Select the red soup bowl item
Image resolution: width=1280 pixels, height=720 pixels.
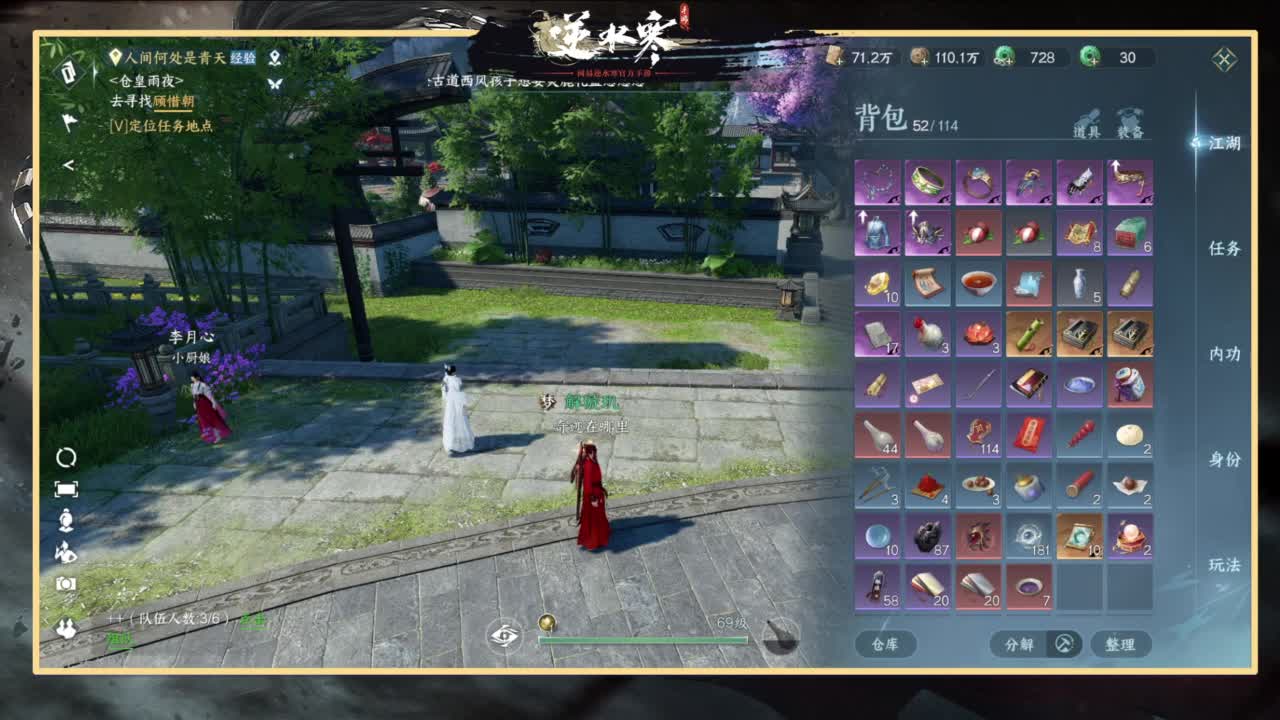[x=978, y=284]
